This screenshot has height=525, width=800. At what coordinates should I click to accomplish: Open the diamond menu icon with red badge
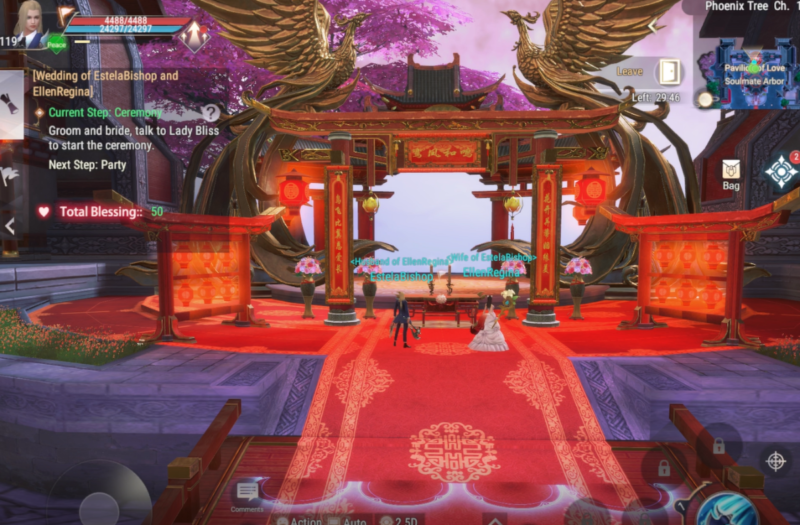pyautogui.click(x=780, y=171)
